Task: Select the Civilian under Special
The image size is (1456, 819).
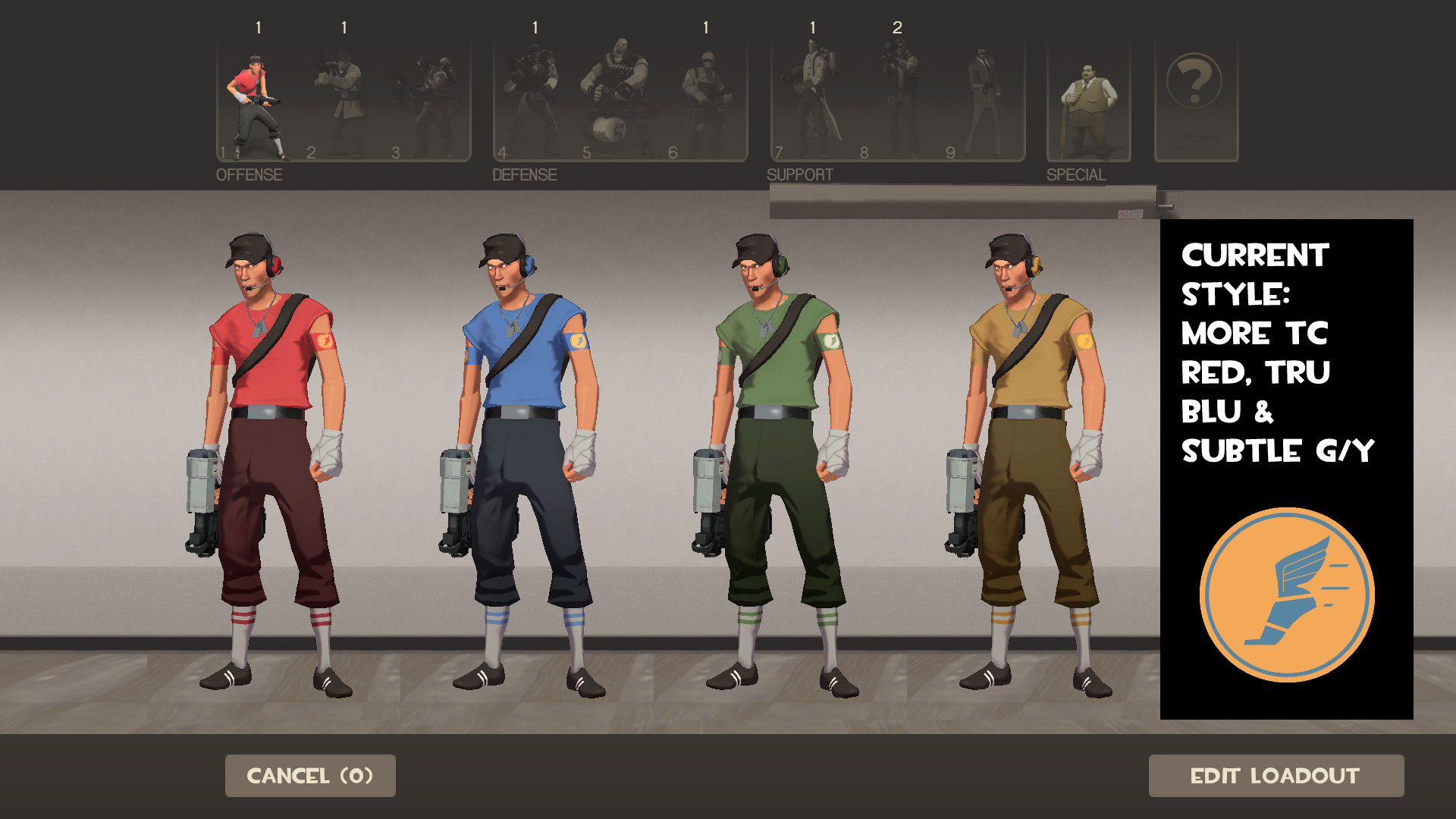Action: (x=1088, y=99)
